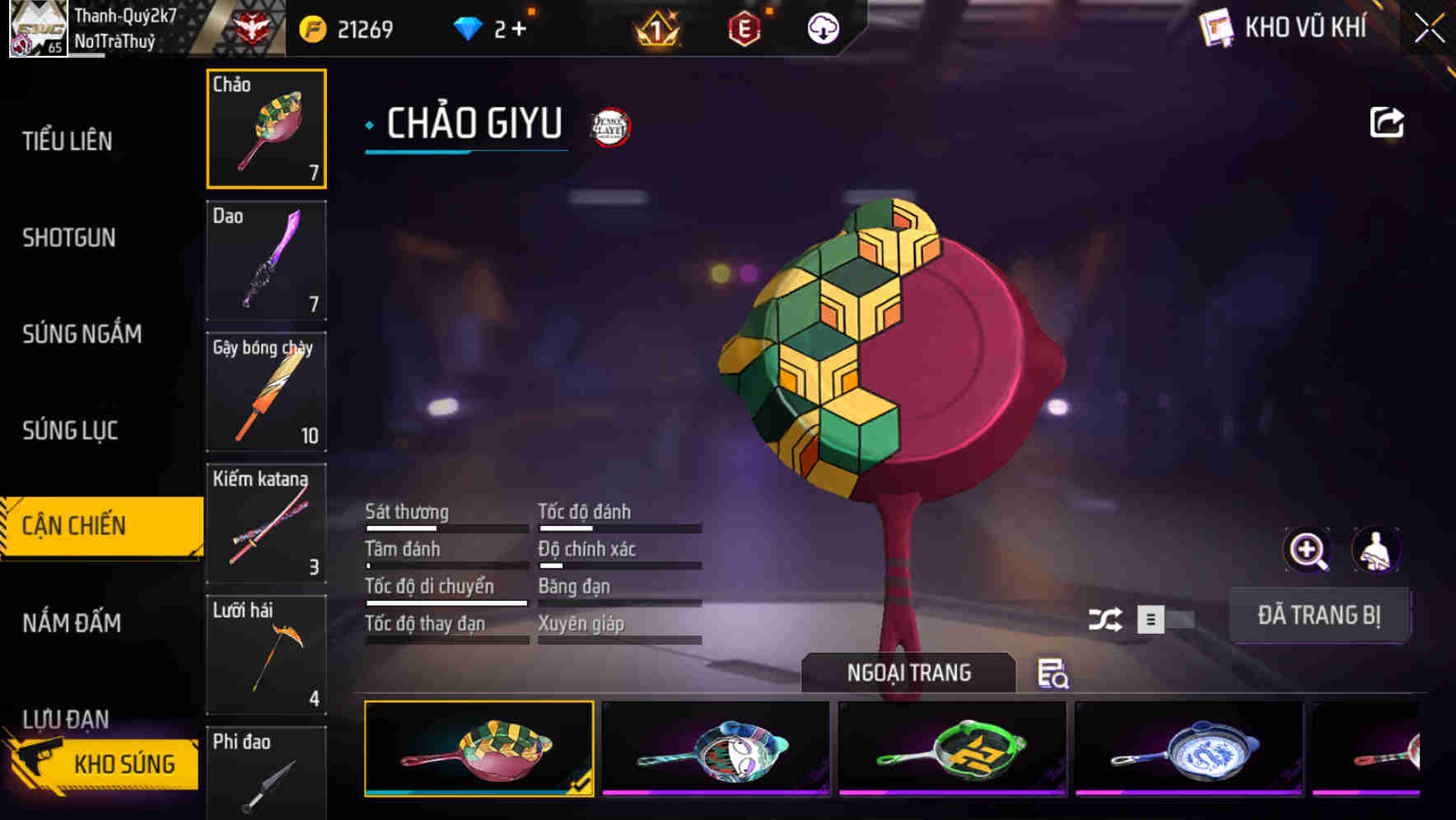Screen dimensions: 1456x820
Task: Toggle off the ĐÃ TRANG BỊ equipped state
Action: (x=1319, y=615)
